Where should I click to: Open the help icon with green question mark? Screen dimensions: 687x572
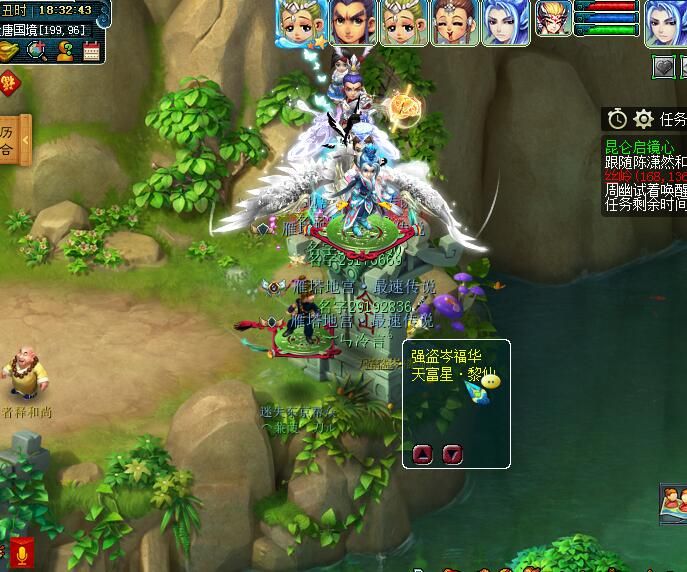(x=64, y=50)
